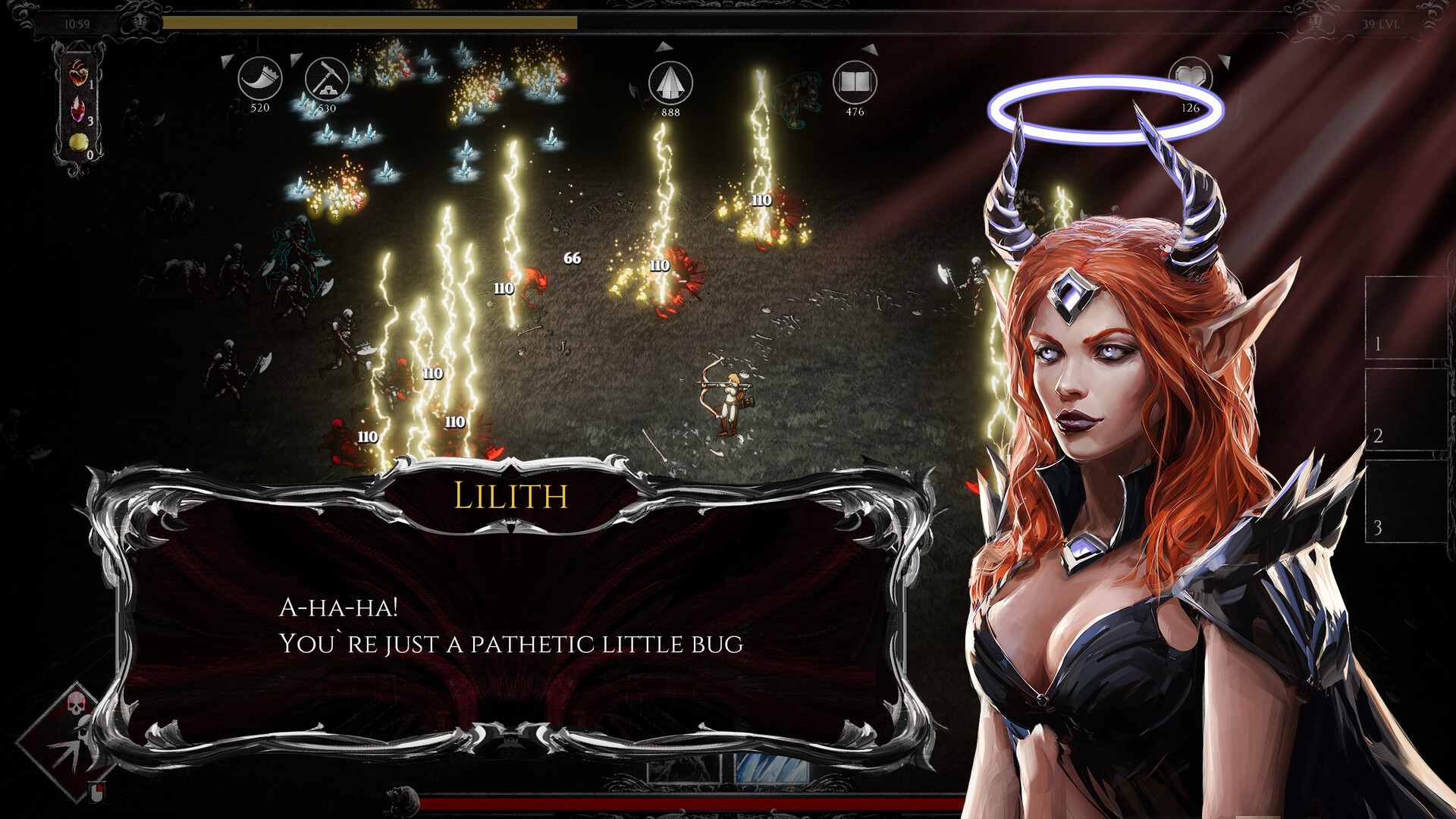1456x819 pixels.
Task: Select the slot numbered 3
Action: (1403, 500)
